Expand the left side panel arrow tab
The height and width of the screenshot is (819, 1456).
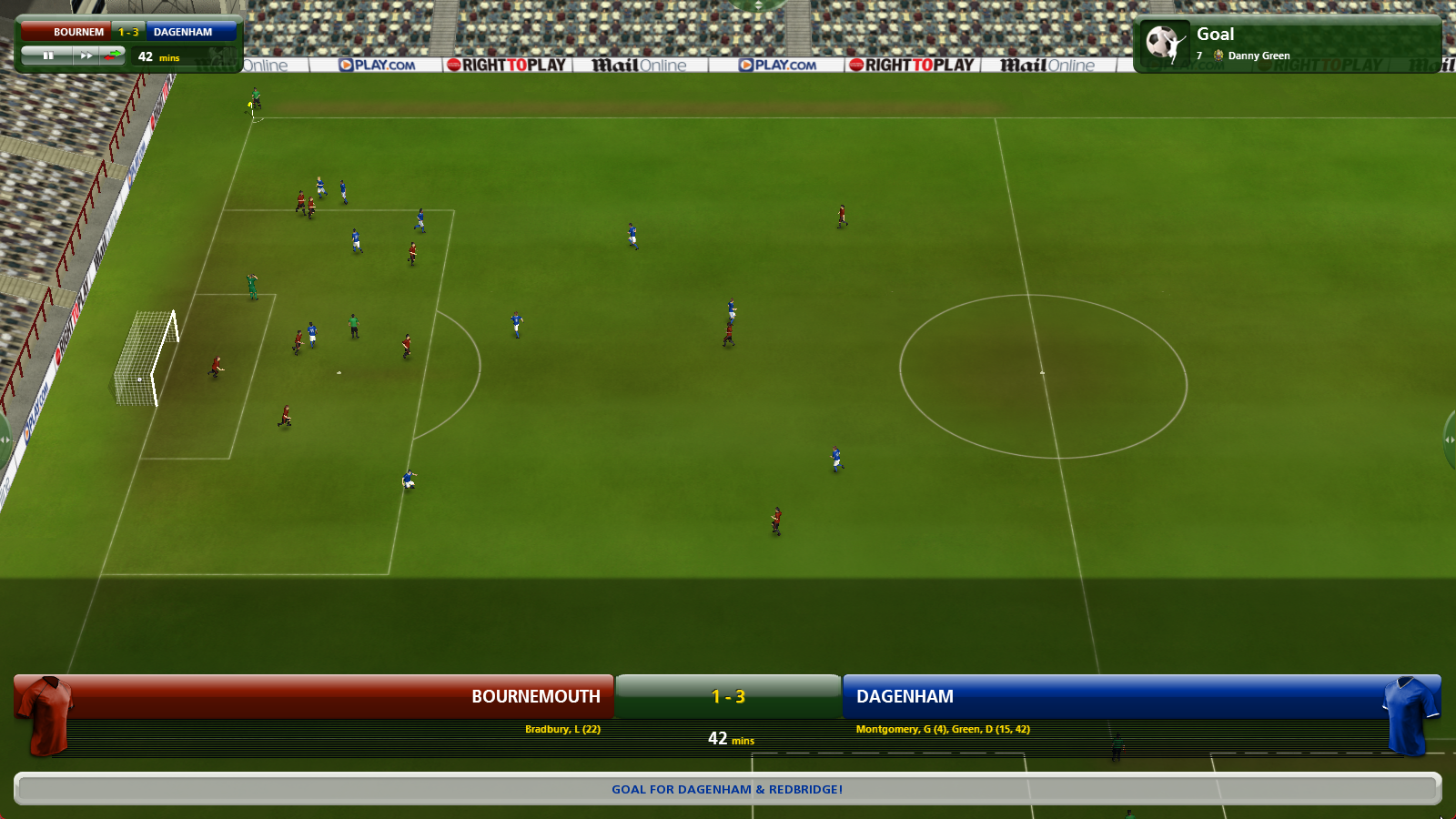click(5, 440)
